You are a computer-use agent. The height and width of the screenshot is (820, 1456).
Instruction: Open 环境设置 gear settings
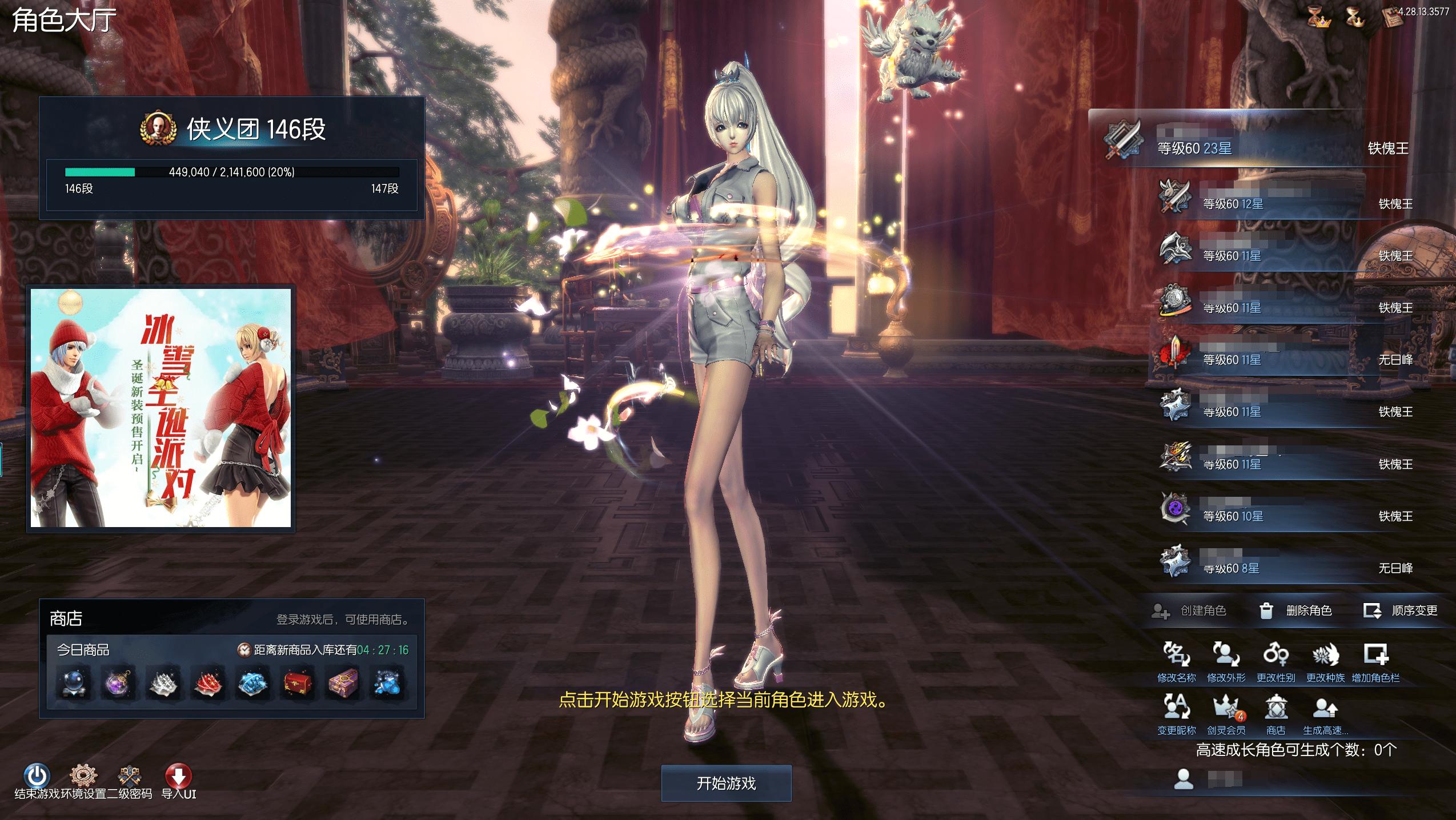point(83,777)
